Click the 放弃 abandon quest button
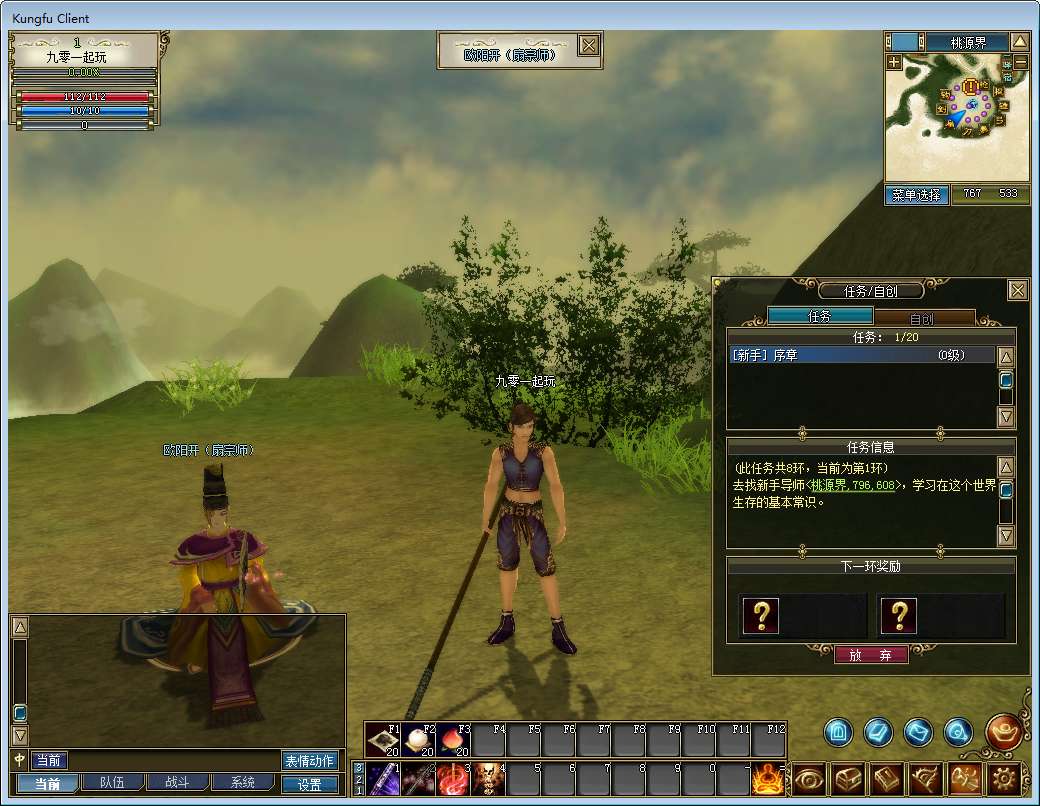This screenshot has width=1040, height=806. click(871, 655)
